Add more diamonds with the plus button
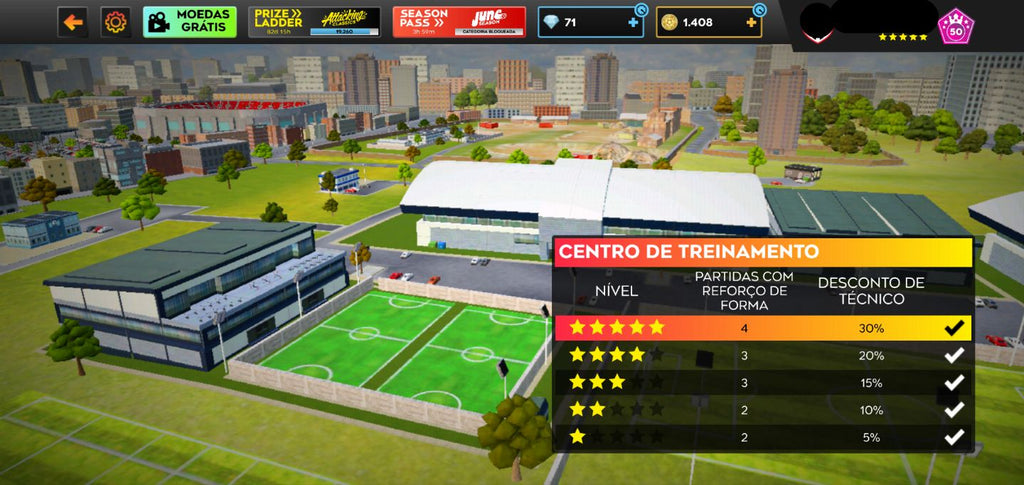The image size is (1024, 485). pos(633,22)
